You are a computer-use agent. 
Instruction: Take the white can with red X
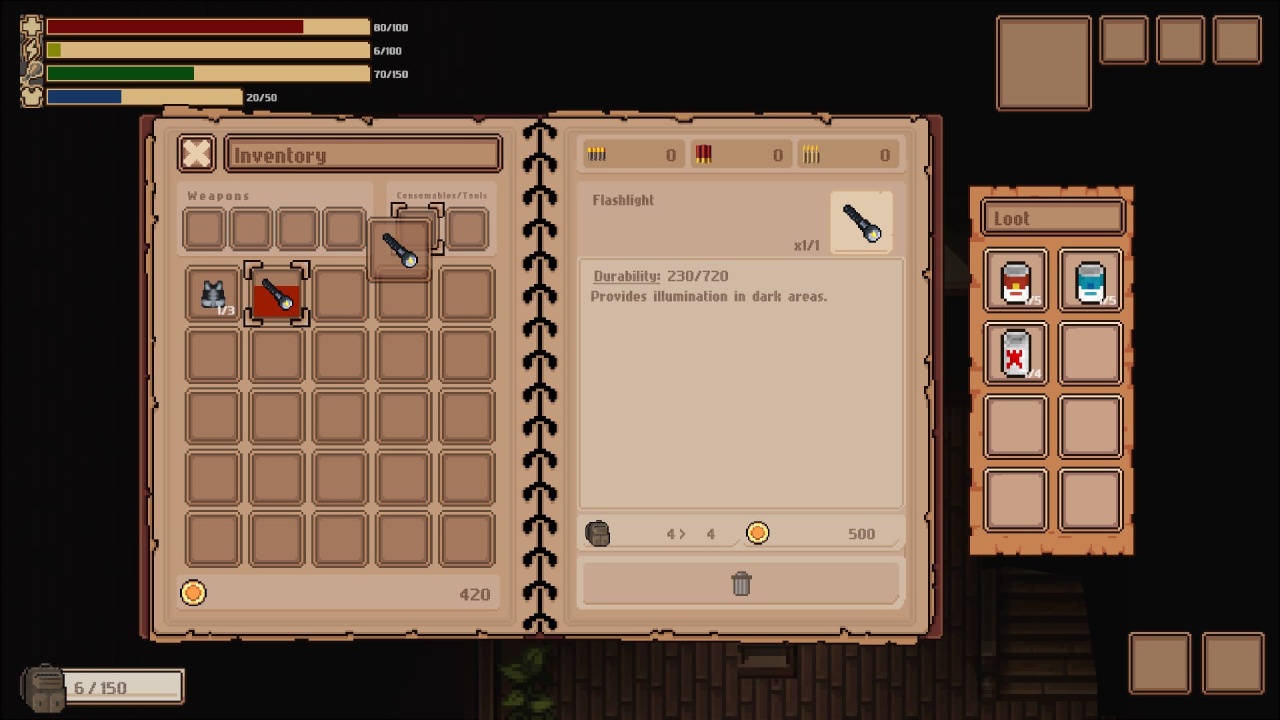pyautogui.click(x=1016, y=353)
